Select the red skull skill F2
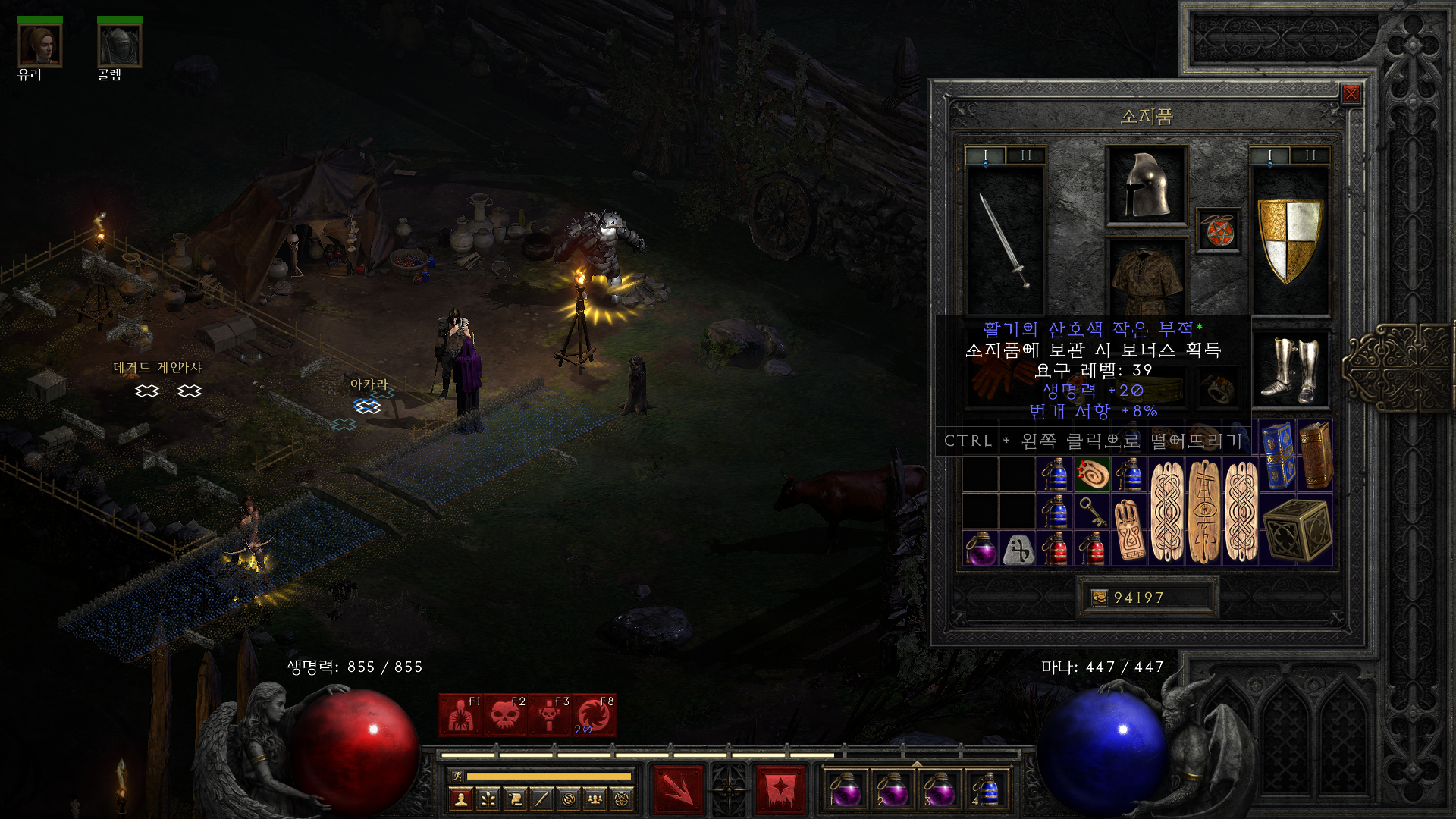 (x=505, y=715)
